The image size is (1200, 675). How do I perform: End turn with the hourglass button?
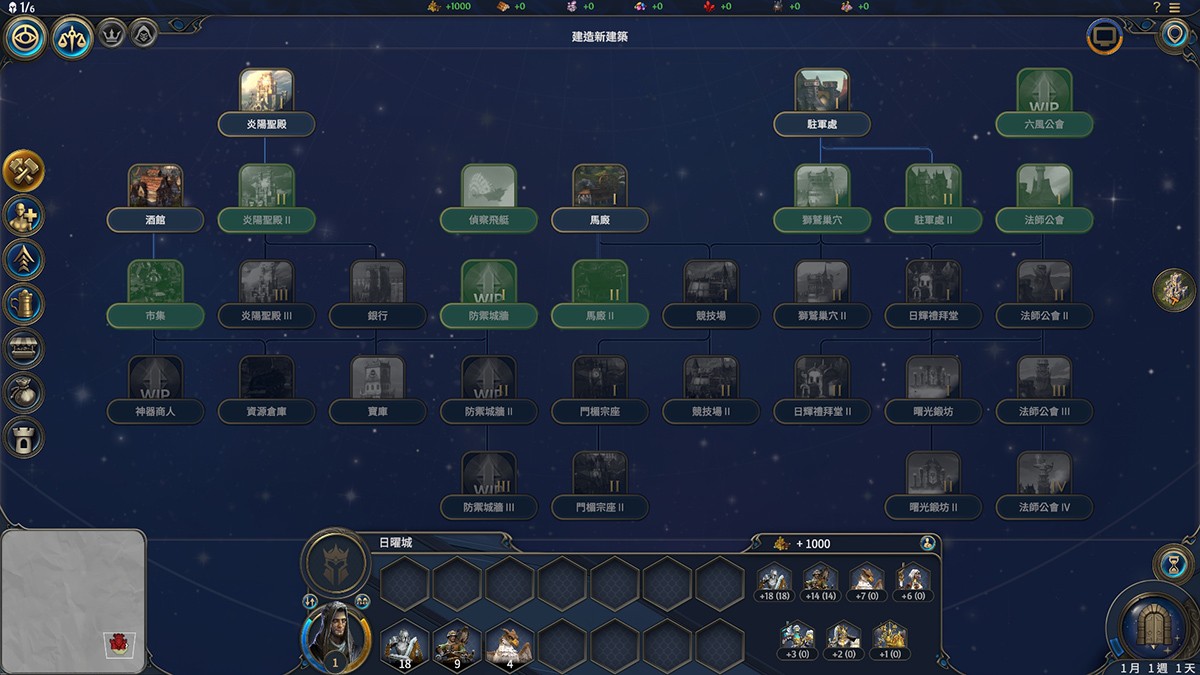click(1171, 564)
